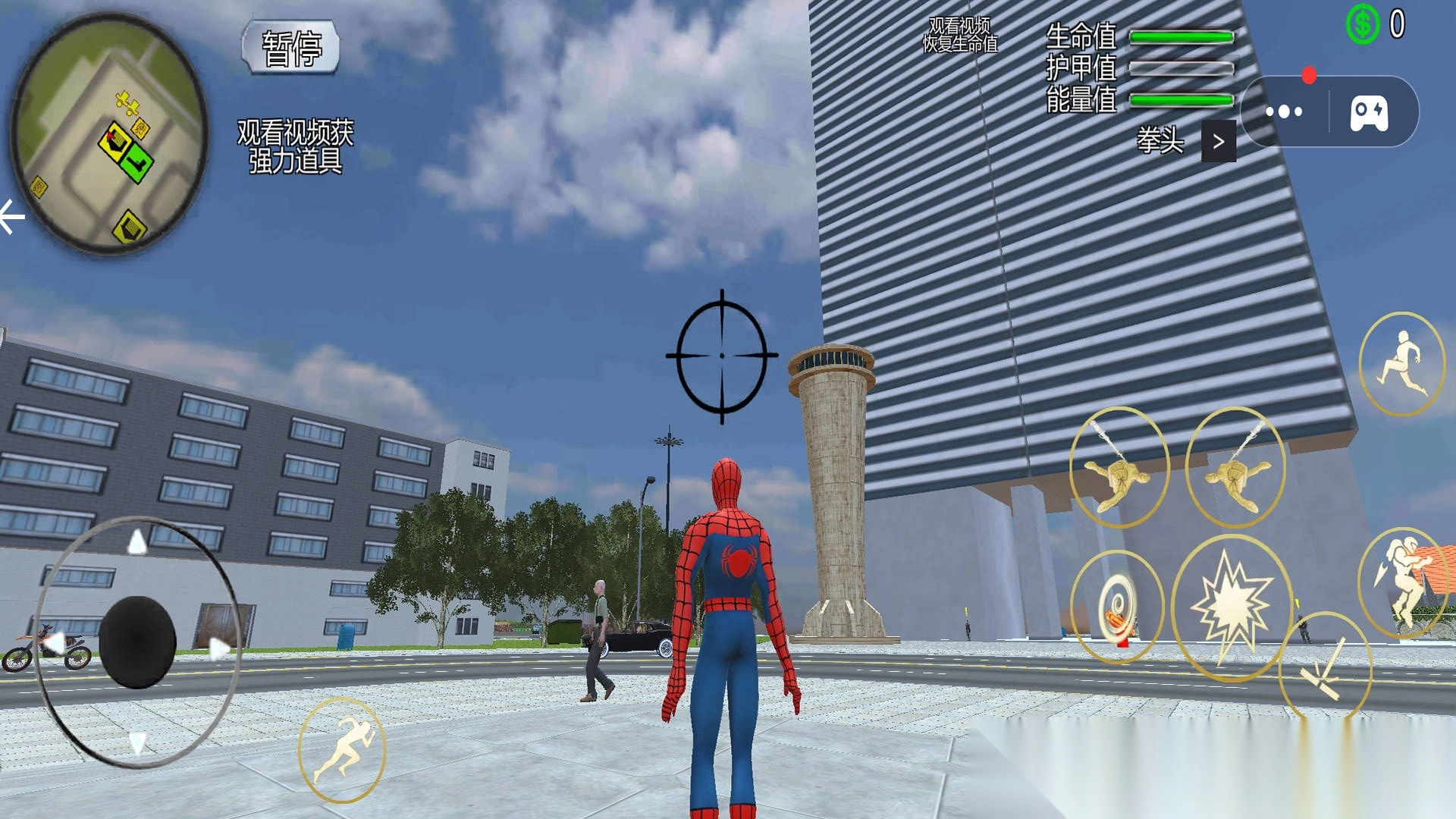Hit the burst punch attack button
This screenshot has width=1456, height=819.
[x=1231, y=607]
